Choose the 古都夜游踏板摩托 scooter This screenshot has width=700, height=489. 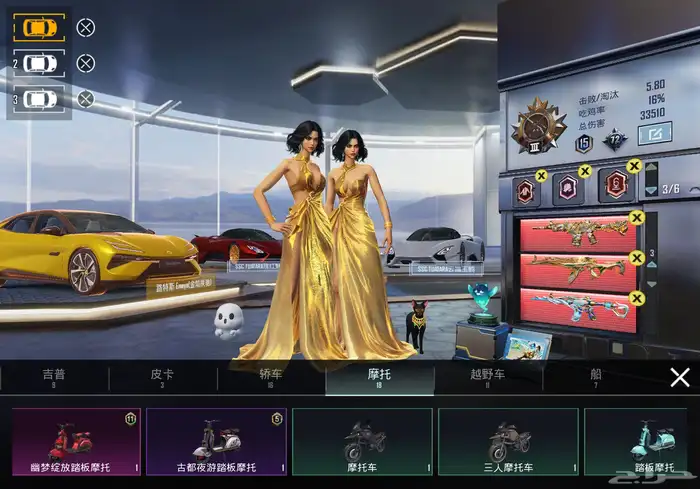(216, 441)
